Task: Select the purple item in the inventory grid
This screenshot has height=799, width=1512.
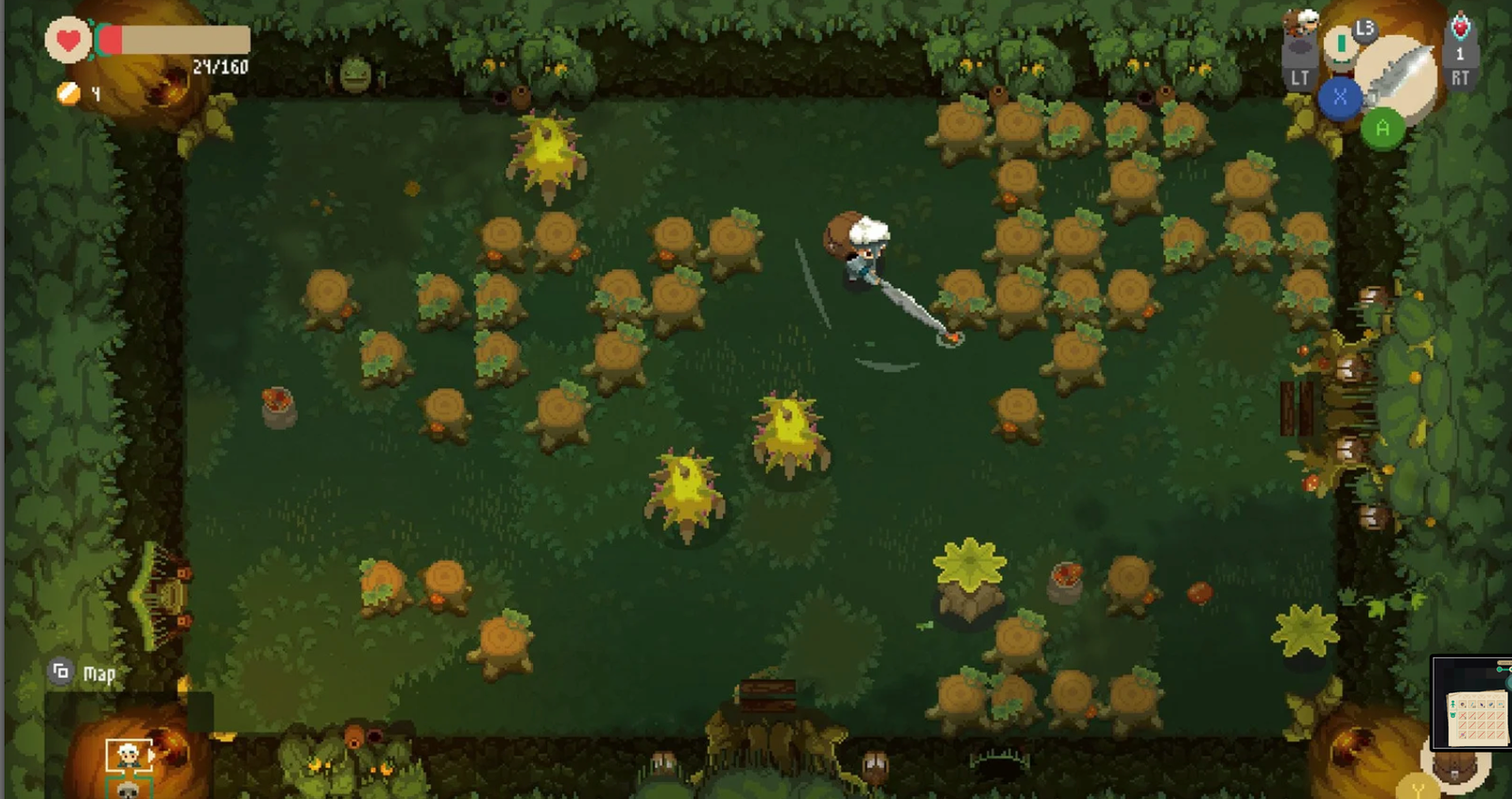Action: pos(1482,705)
